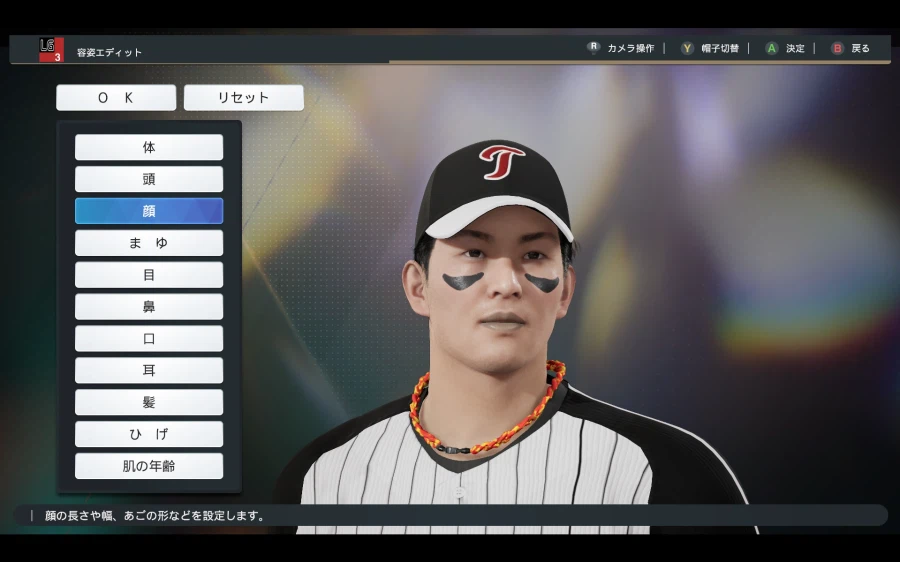Confirm with the OK button

116,98
